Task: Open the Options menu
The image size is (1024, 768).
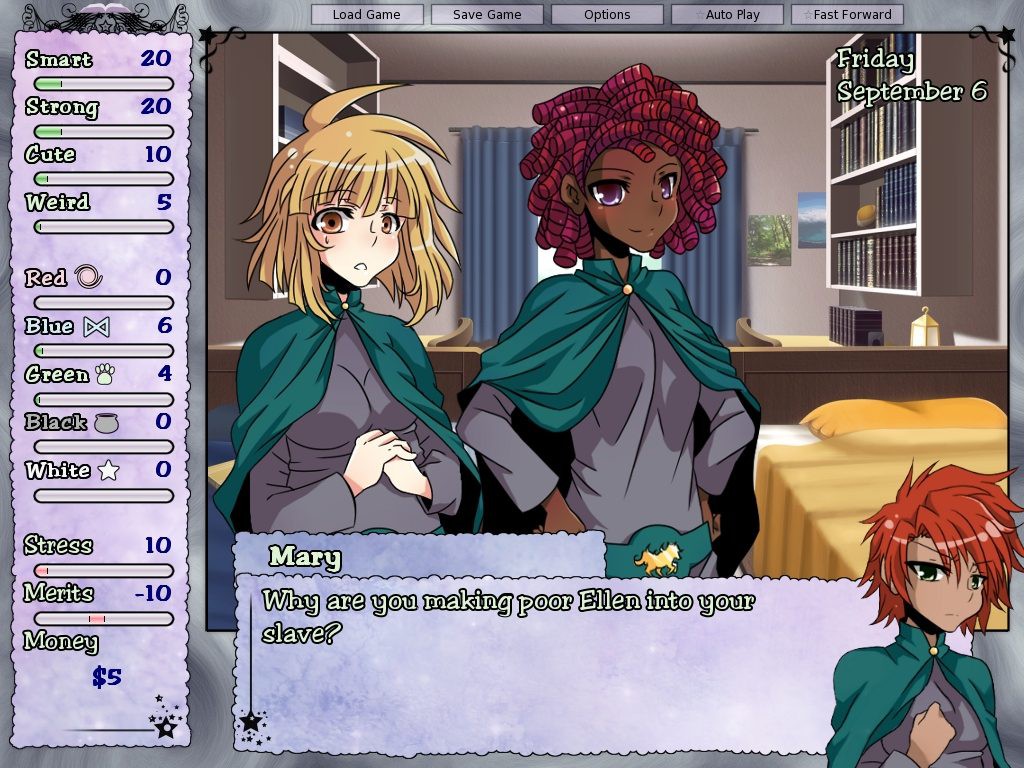Action: pos(607,15)
